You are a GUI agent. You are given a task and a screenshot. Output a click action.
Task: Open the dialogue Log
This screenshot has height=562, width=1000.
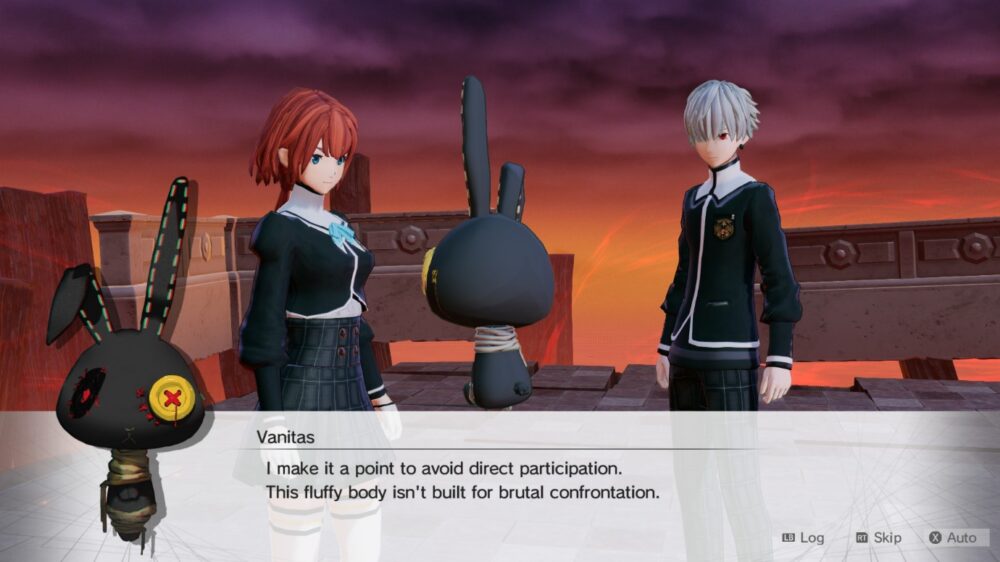point(804,538)
